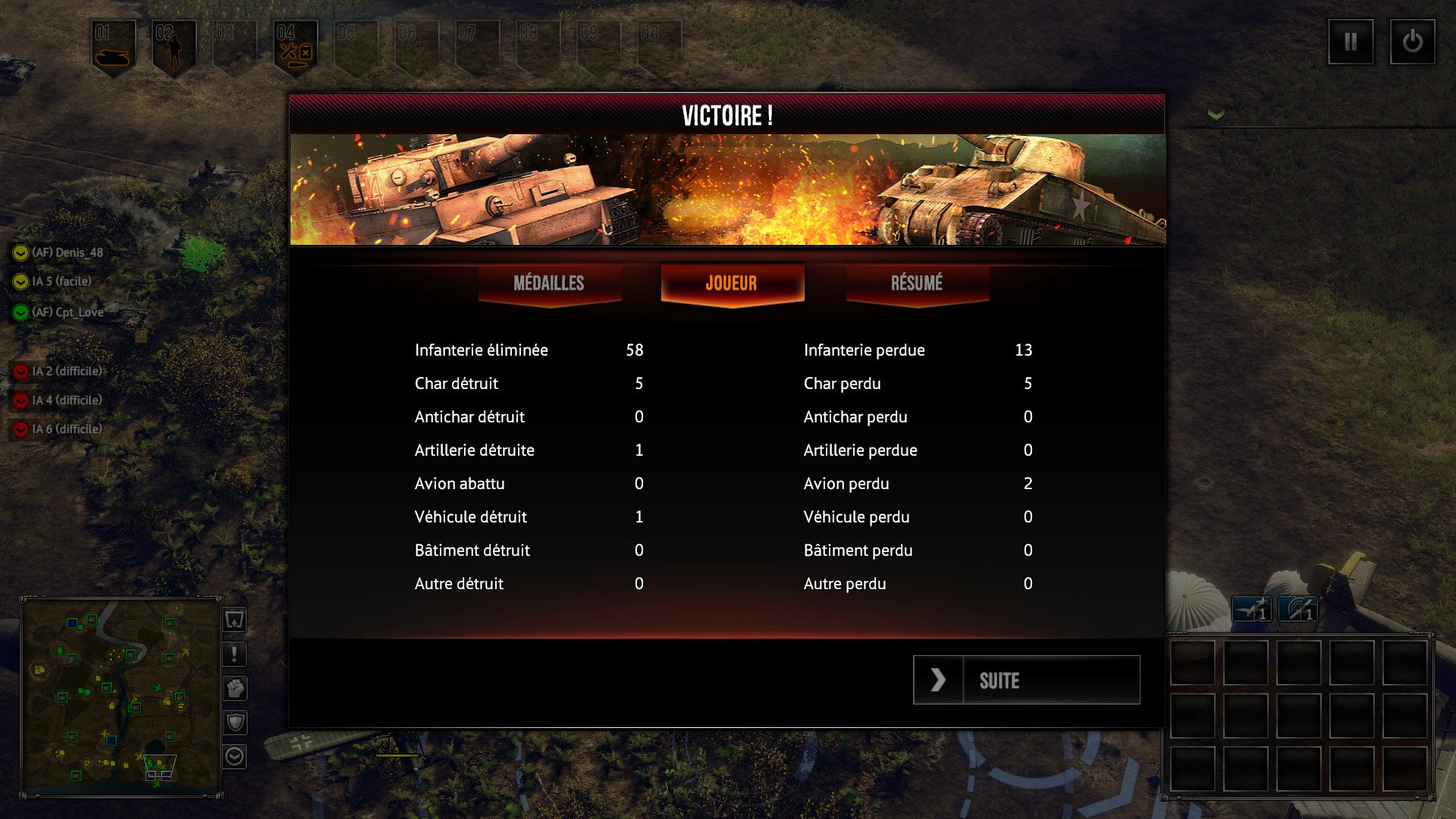
Task: Click the circled chevron minimap button
Action: pyautogui.click(x=235, y=756)
